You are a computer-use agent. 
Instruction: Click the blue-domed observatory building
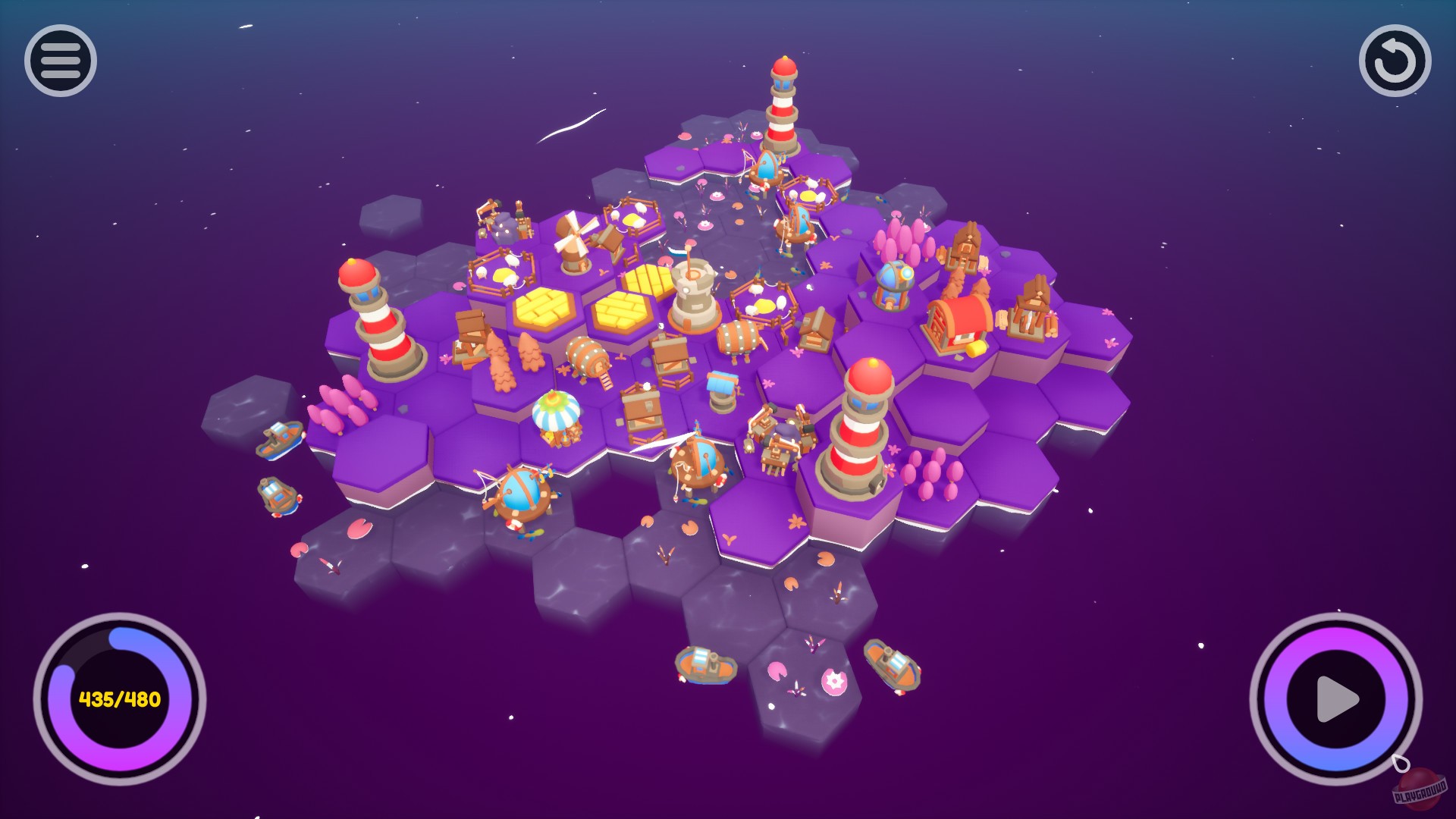[x=893, y=284]
